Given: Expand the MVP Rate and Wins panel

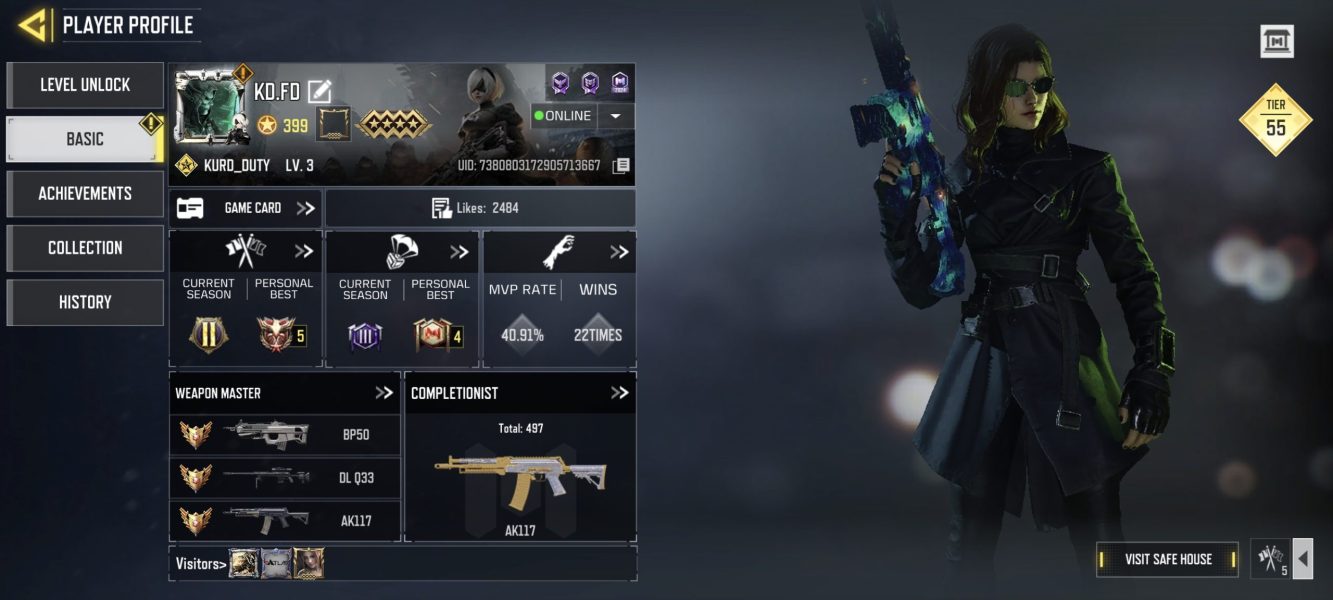Looking at the screenshot, I should [x=619, y=252].
